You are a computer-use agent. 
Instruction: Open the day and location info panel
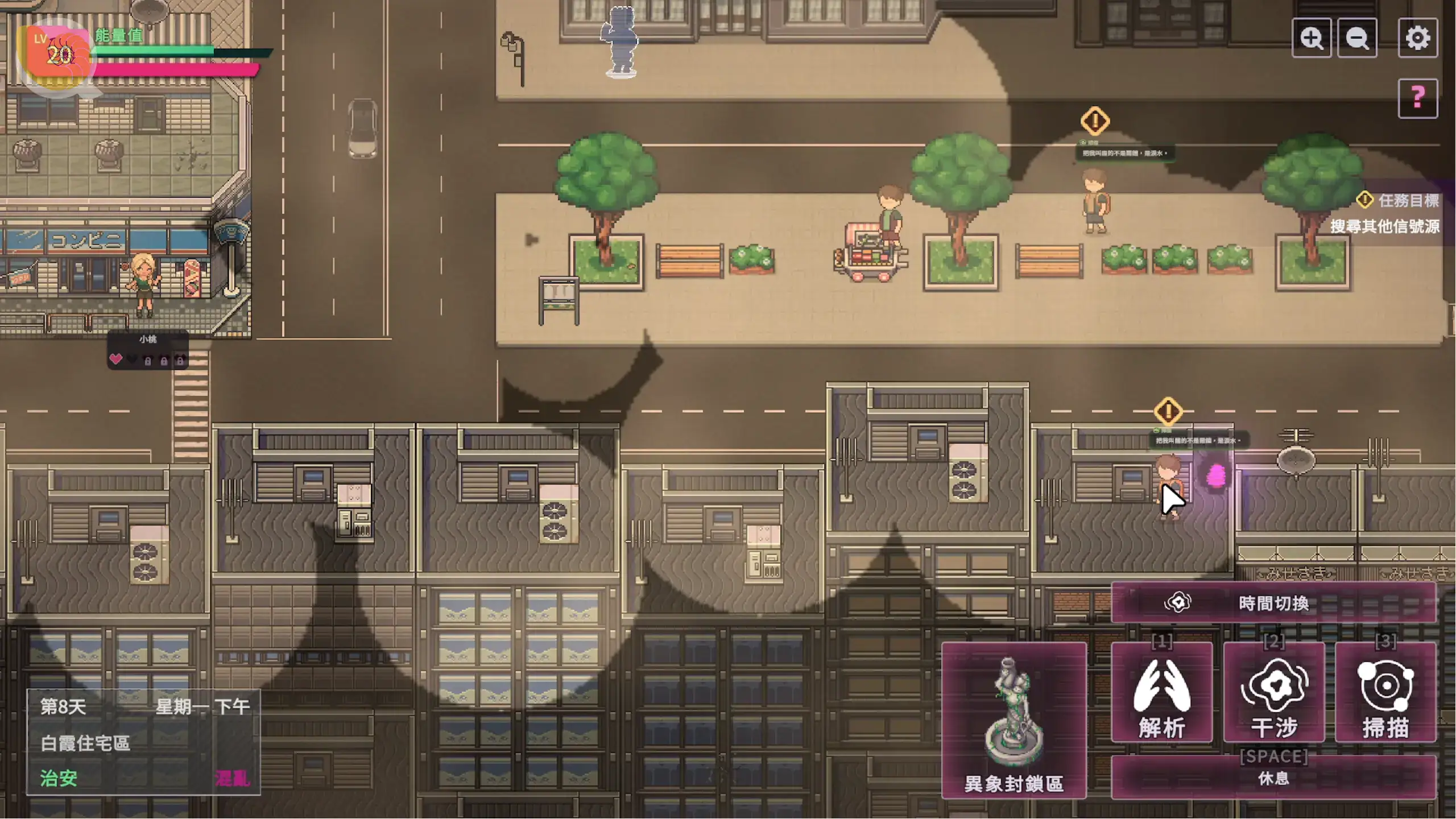[143, 742]
